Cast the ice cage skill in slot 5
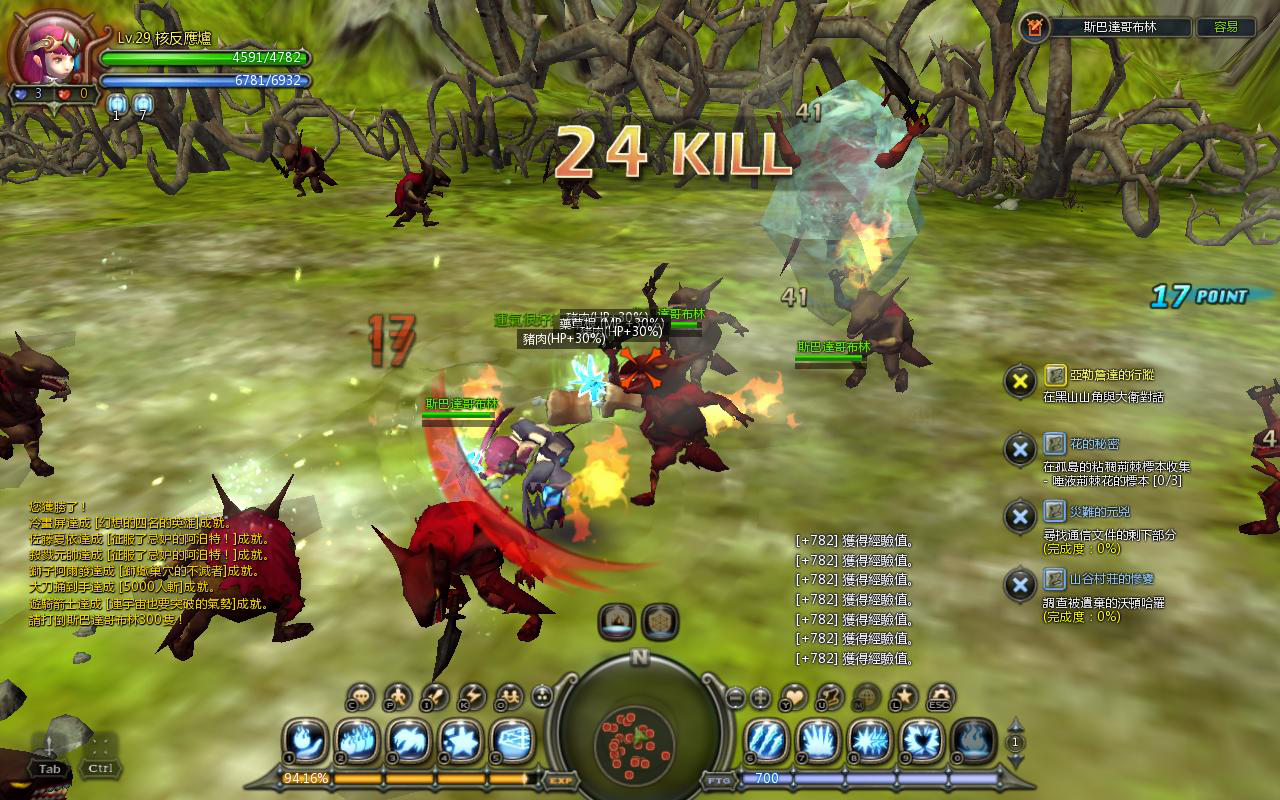1280x800 pixels. tap(512, 741)
